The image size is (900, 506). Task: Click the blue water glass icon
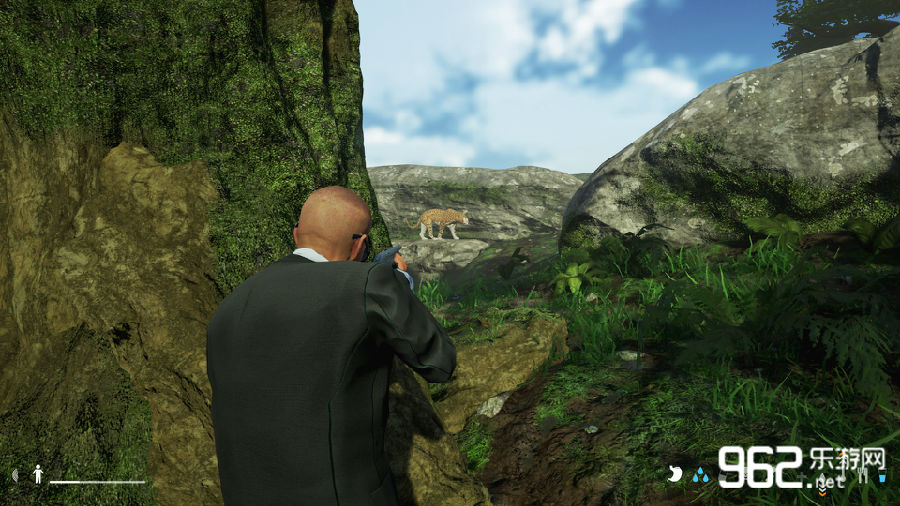[x=882, y=478]
